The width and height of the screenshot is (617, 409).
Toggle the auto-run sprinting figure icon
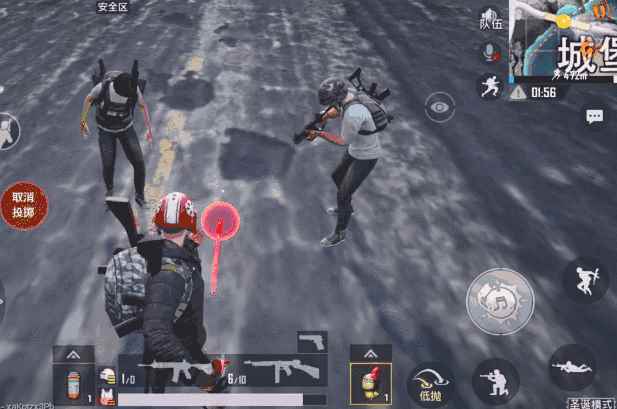pos(490,86)
